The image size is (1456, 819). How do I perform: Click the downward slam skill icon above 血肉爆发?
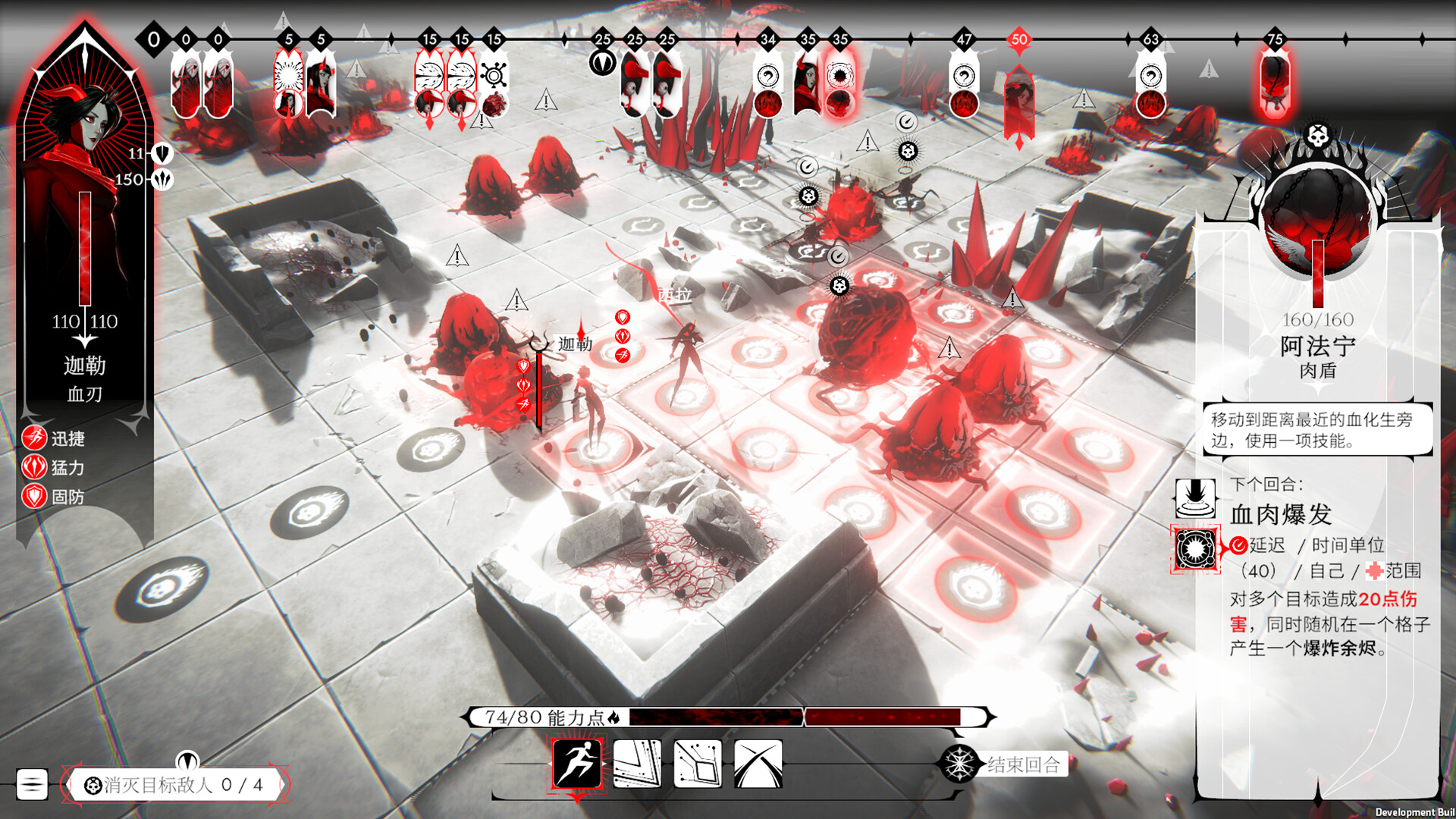pyautogui.click(x=1195, y=498)
